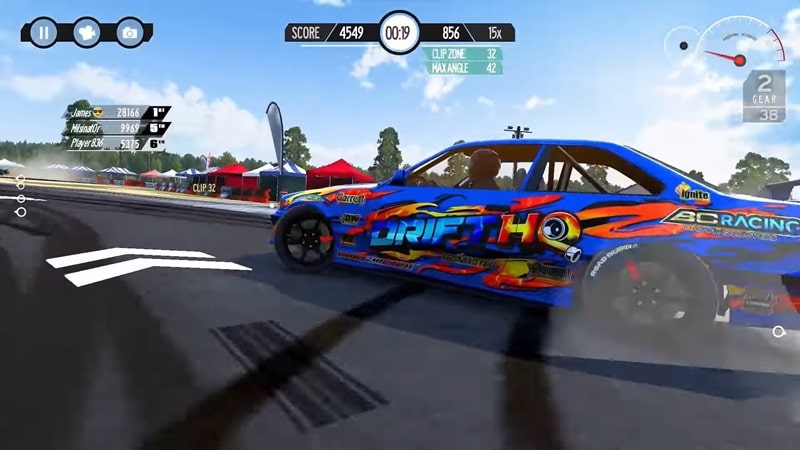The width and height of the screenshot is (800, 450).
Task: Take a screenshot using the photo camera icon
Action: (129, 32)
